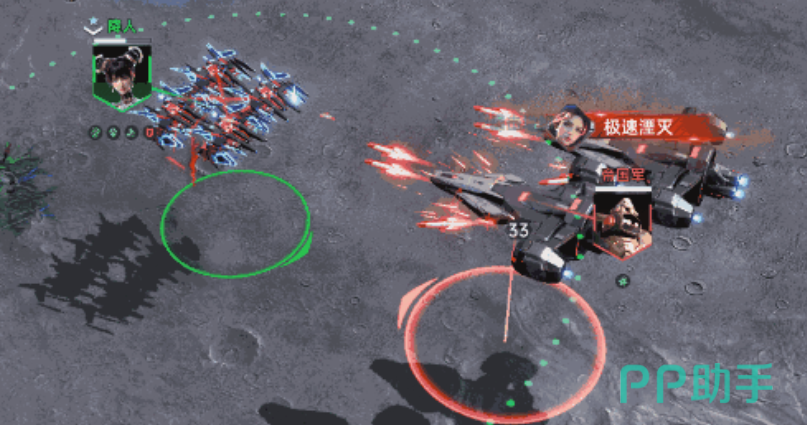Image resolution: width=807 pixels, height=425 pixels.
Task: Select the red-framed 帝国军 enemy portrait
Action: pos(623,217)
